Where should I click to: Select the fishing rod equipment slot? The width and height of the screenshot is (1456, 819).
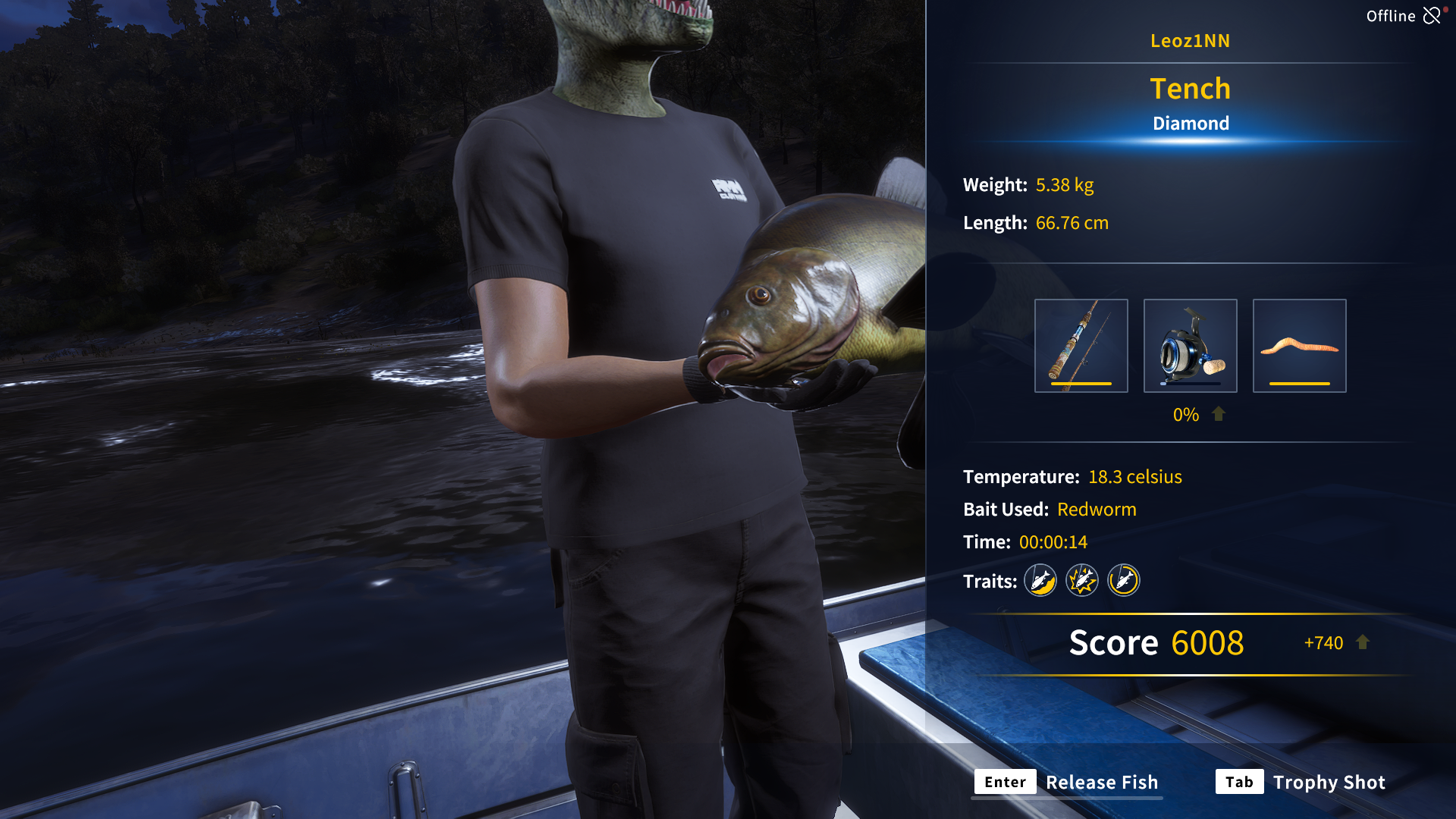tap(1081, 346)
